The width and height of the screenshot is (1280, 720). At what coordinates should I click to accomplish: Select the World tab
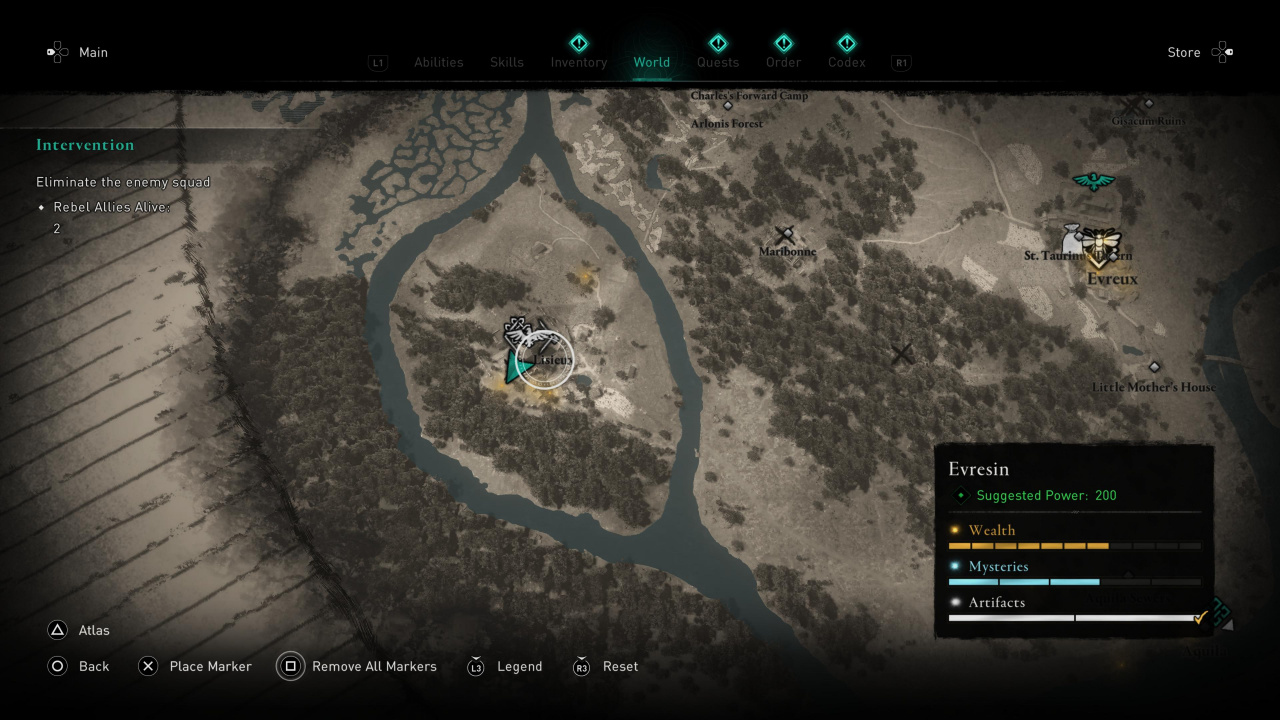point(651,62)
